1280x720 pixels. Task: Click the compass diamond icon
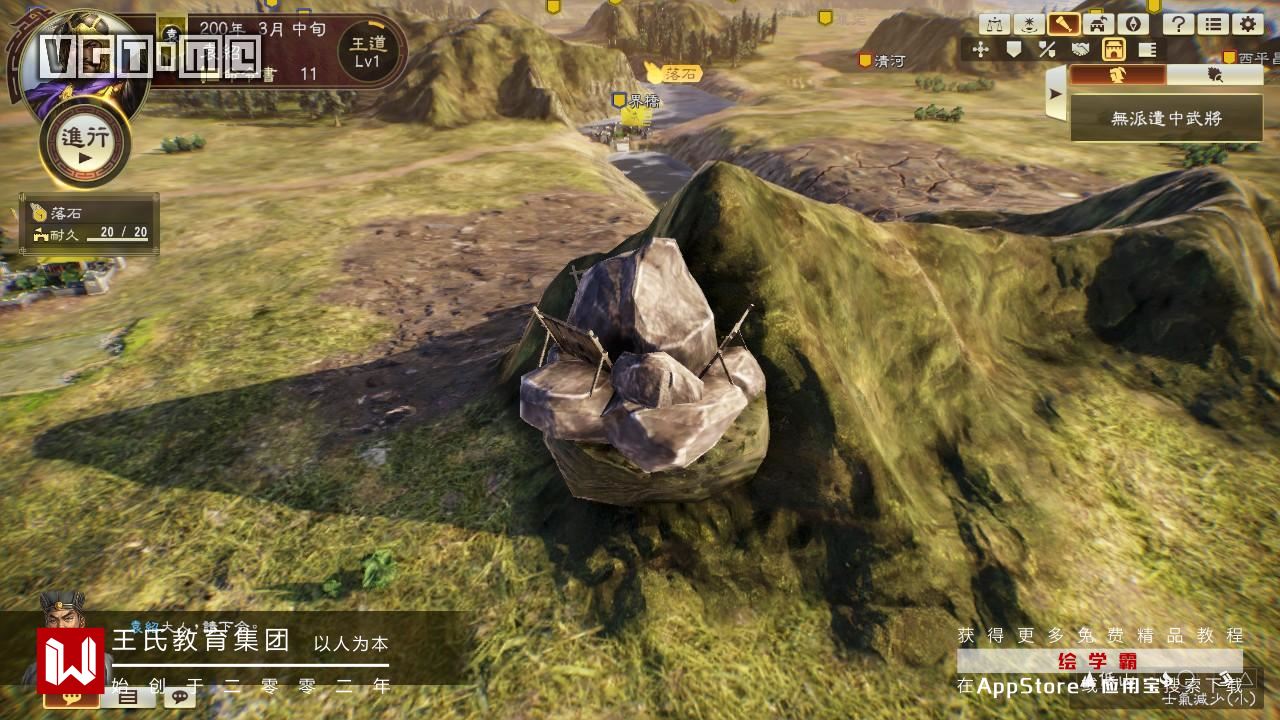(1131, 25)
